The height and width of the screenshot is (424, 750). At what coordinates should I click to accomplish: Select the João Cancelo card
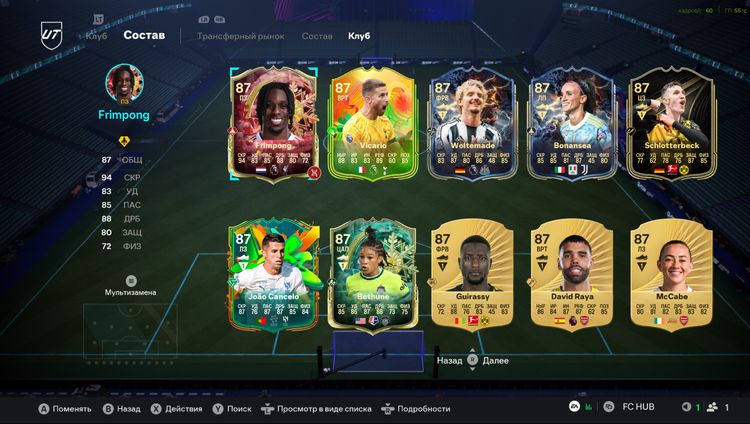[272, 276]
